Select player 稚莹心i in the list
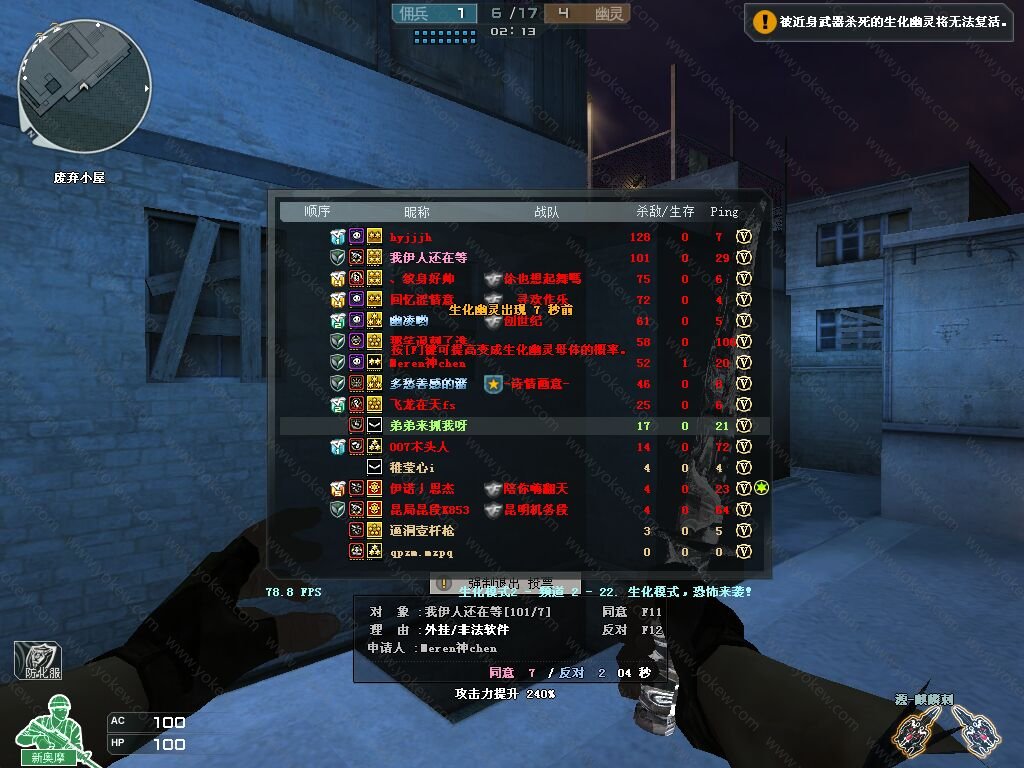 tap(412, 468)
